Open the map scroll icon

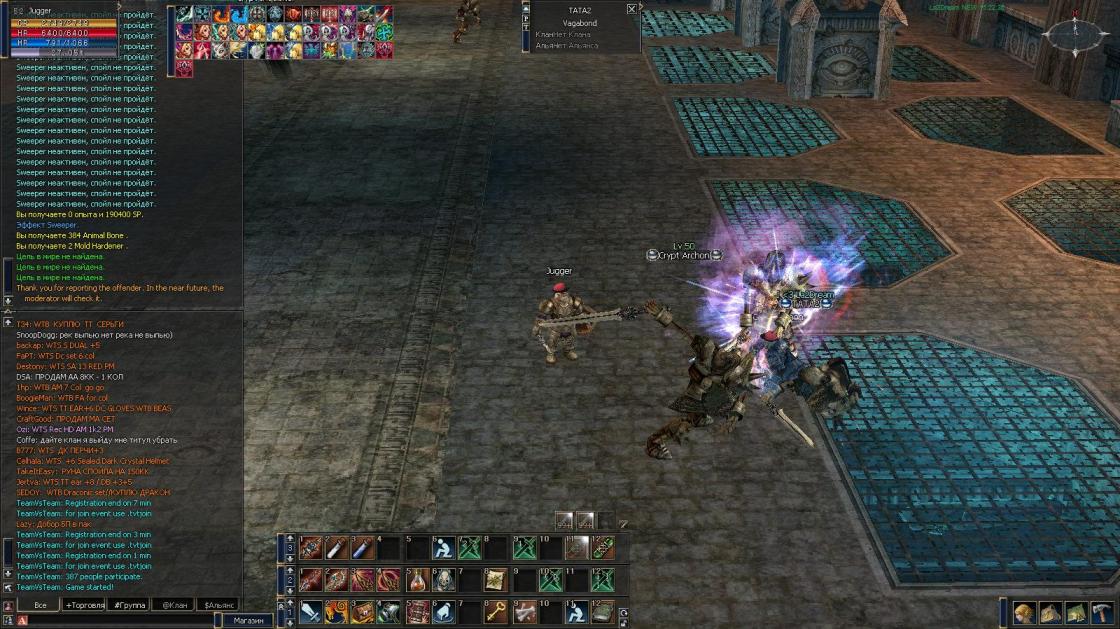point(1076,612)
